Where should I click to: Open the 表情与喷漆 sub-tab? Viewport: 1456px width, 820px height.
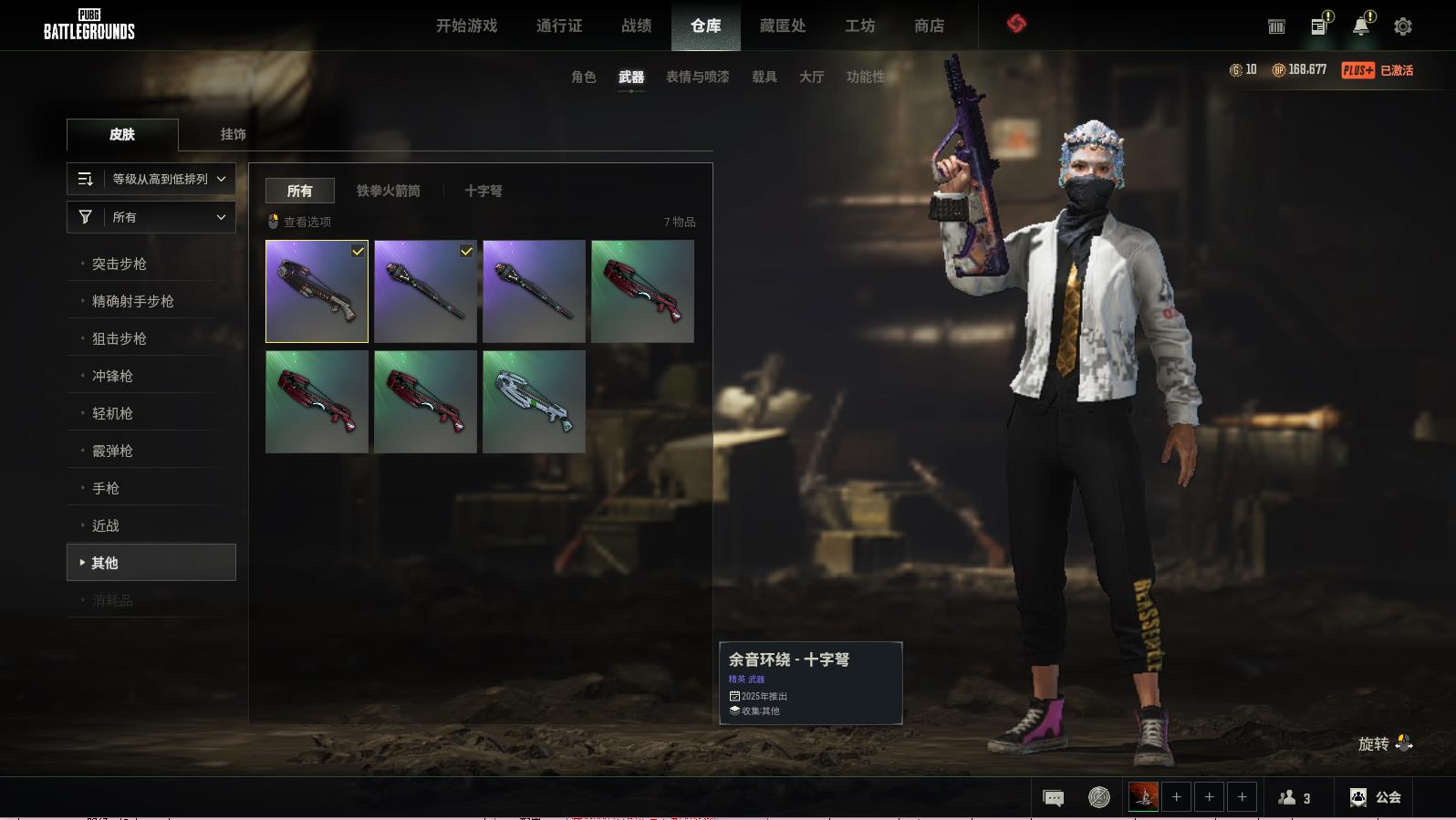click(697, 77)
